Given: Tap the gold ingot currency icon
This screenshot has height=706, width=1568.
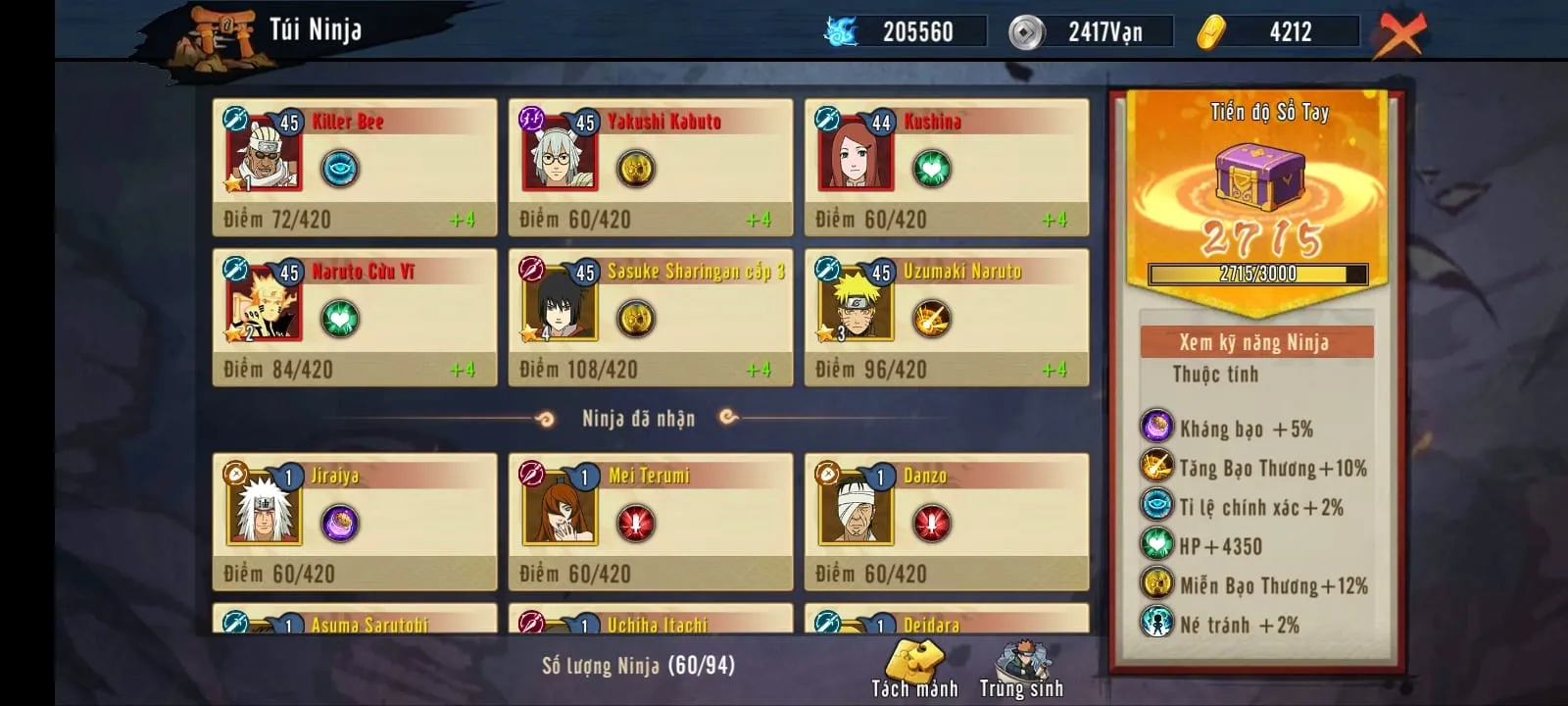Looking at the screenshot, I should pos(1212,32).
